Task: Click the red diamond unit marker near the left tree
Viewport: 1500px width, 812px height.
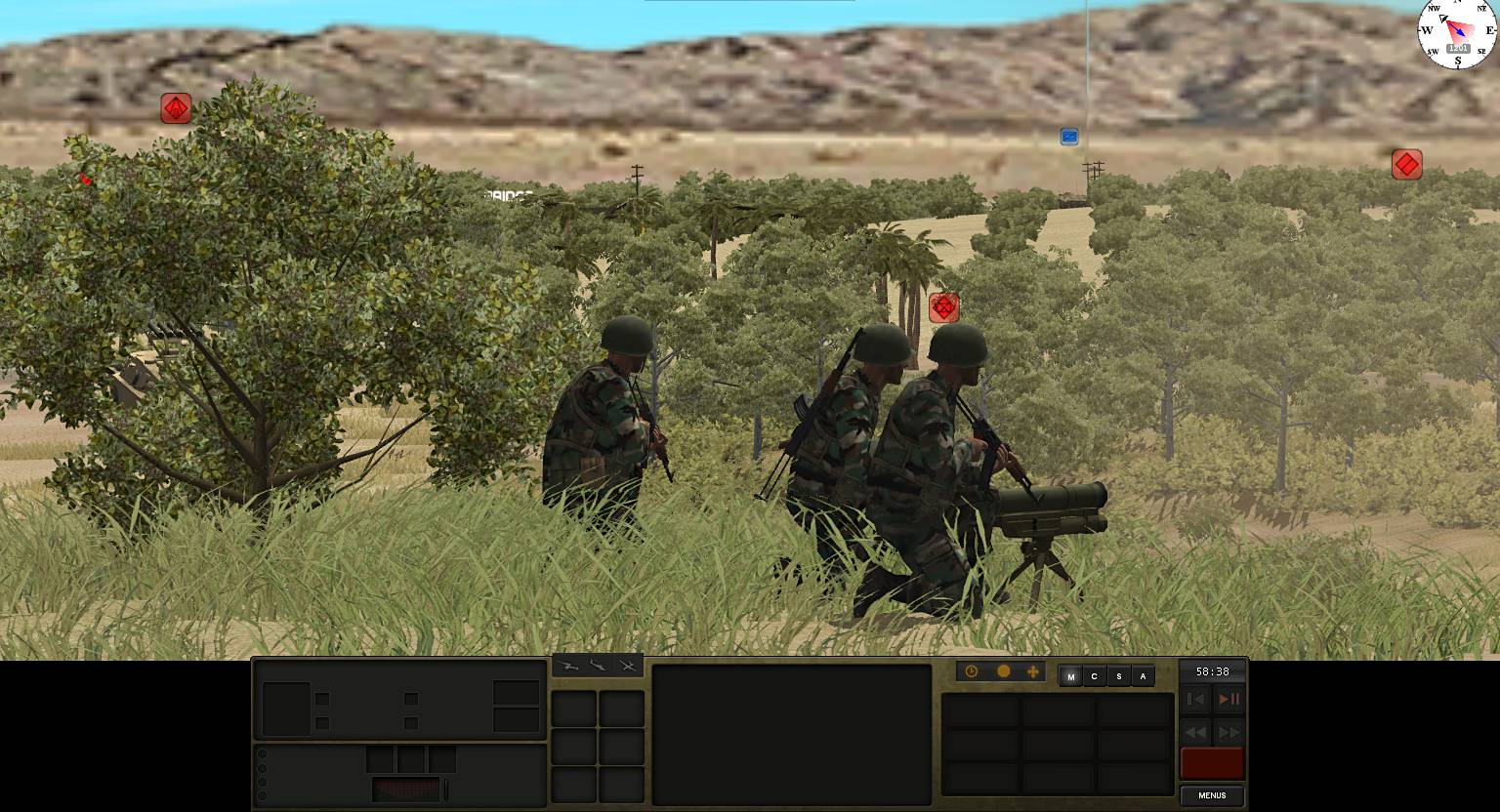Action: [175, 108]
